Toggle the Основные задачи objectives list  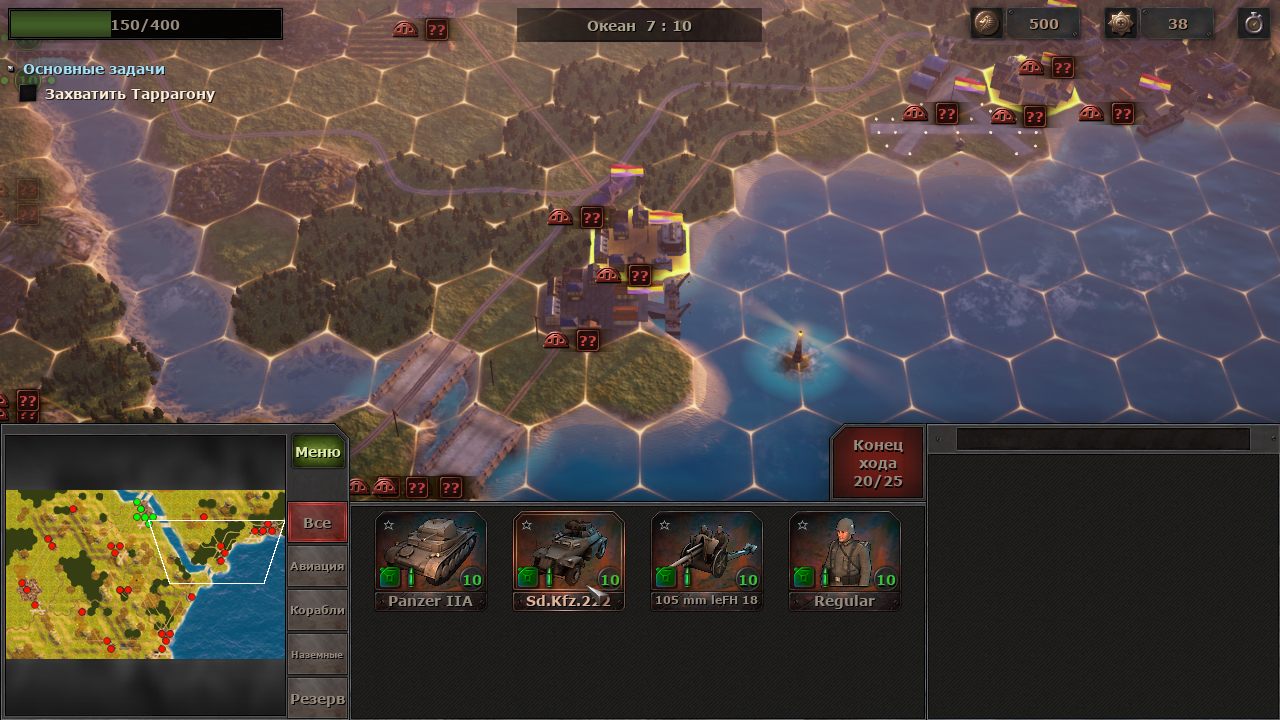pyautogui.click(x=93, y=69)
